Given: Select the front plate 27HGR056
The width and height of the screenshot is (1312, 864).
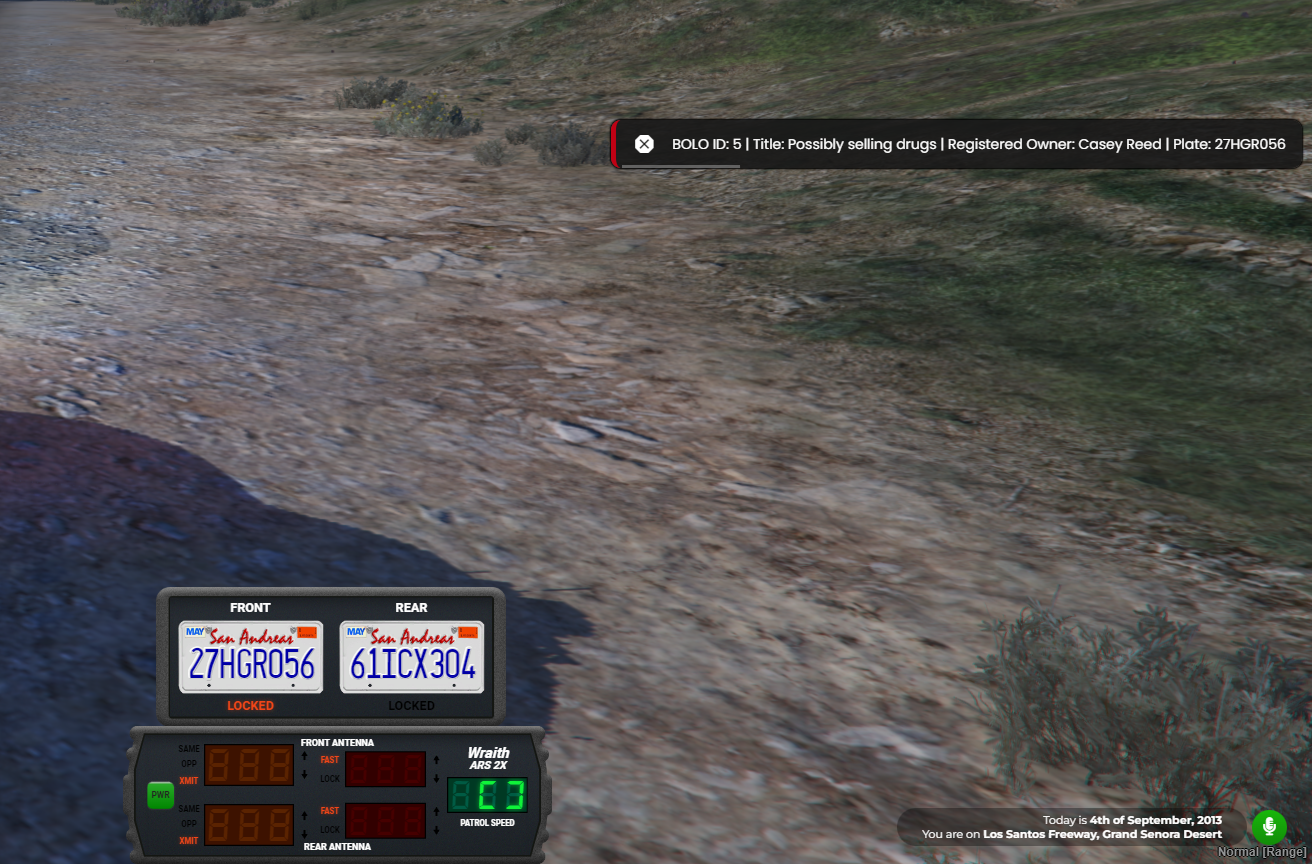Looking at the screenshot, I should (251, 657).
